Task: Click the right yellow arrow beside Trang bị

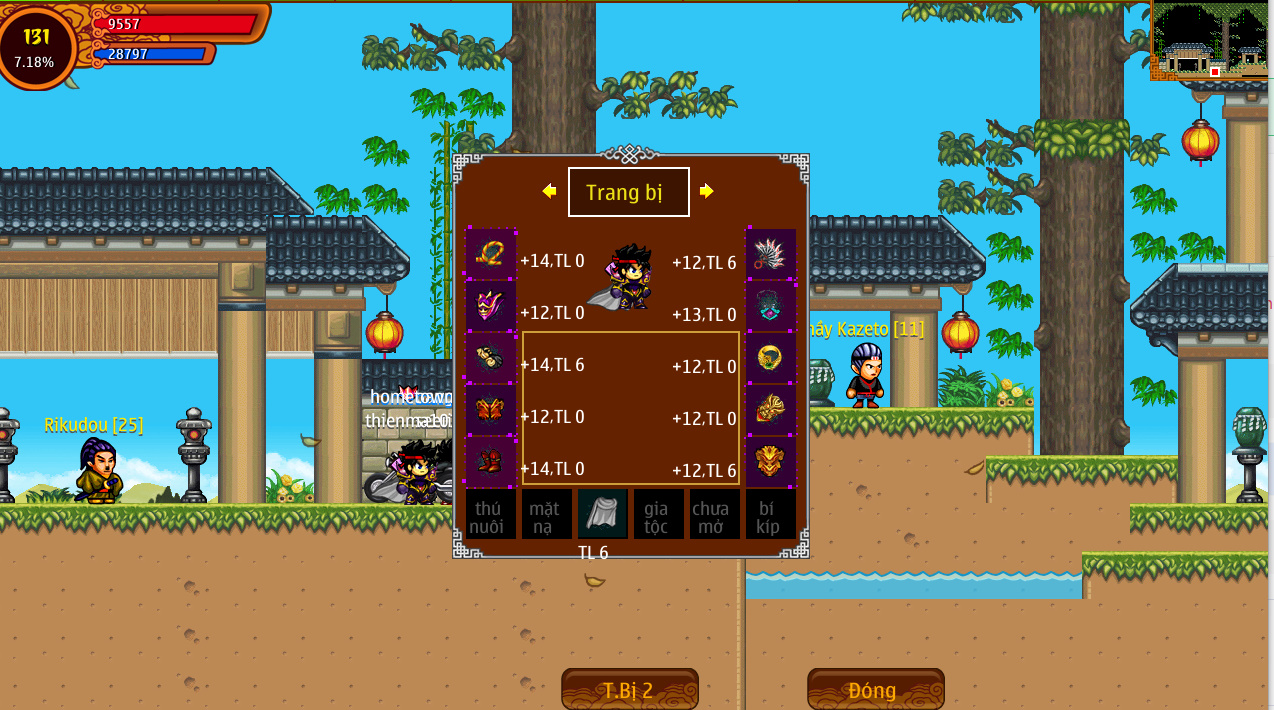Action: pyautogui.click(x=707, y=191)
